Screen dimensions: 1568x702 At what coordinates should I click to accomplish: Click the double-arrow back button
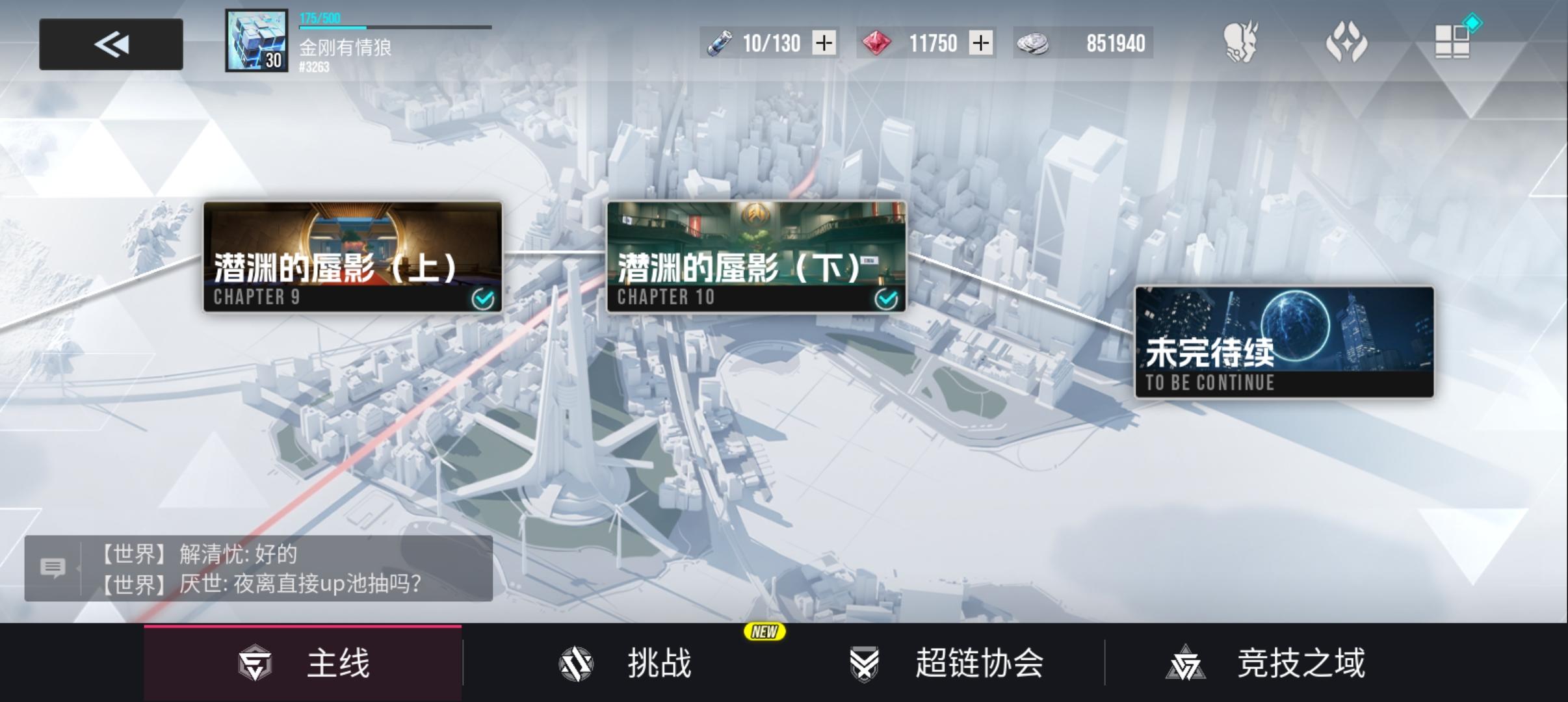111,44
